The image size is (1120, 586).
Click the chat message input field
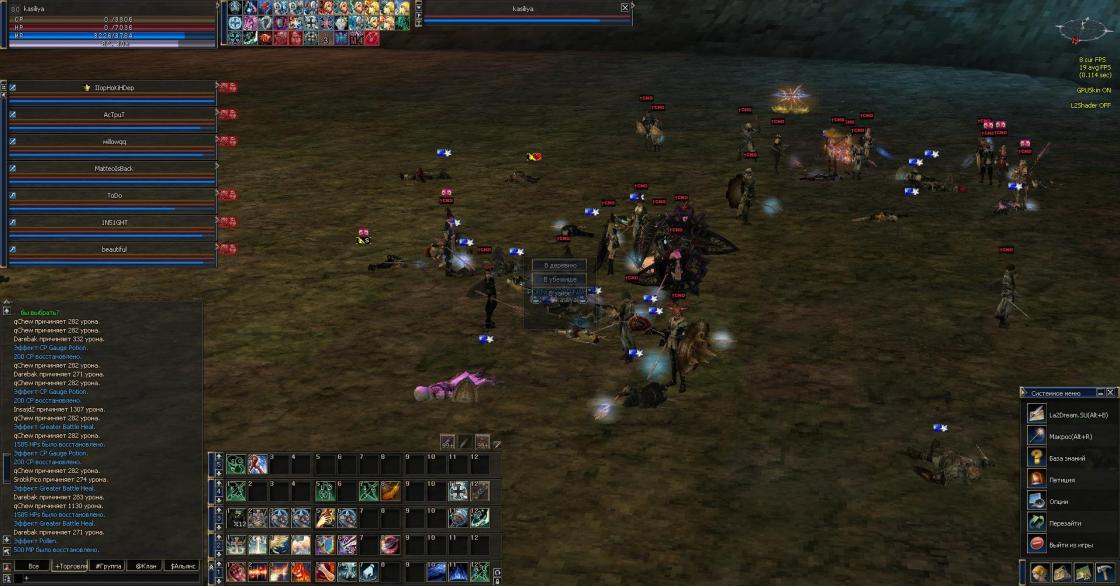coord(110,579)
